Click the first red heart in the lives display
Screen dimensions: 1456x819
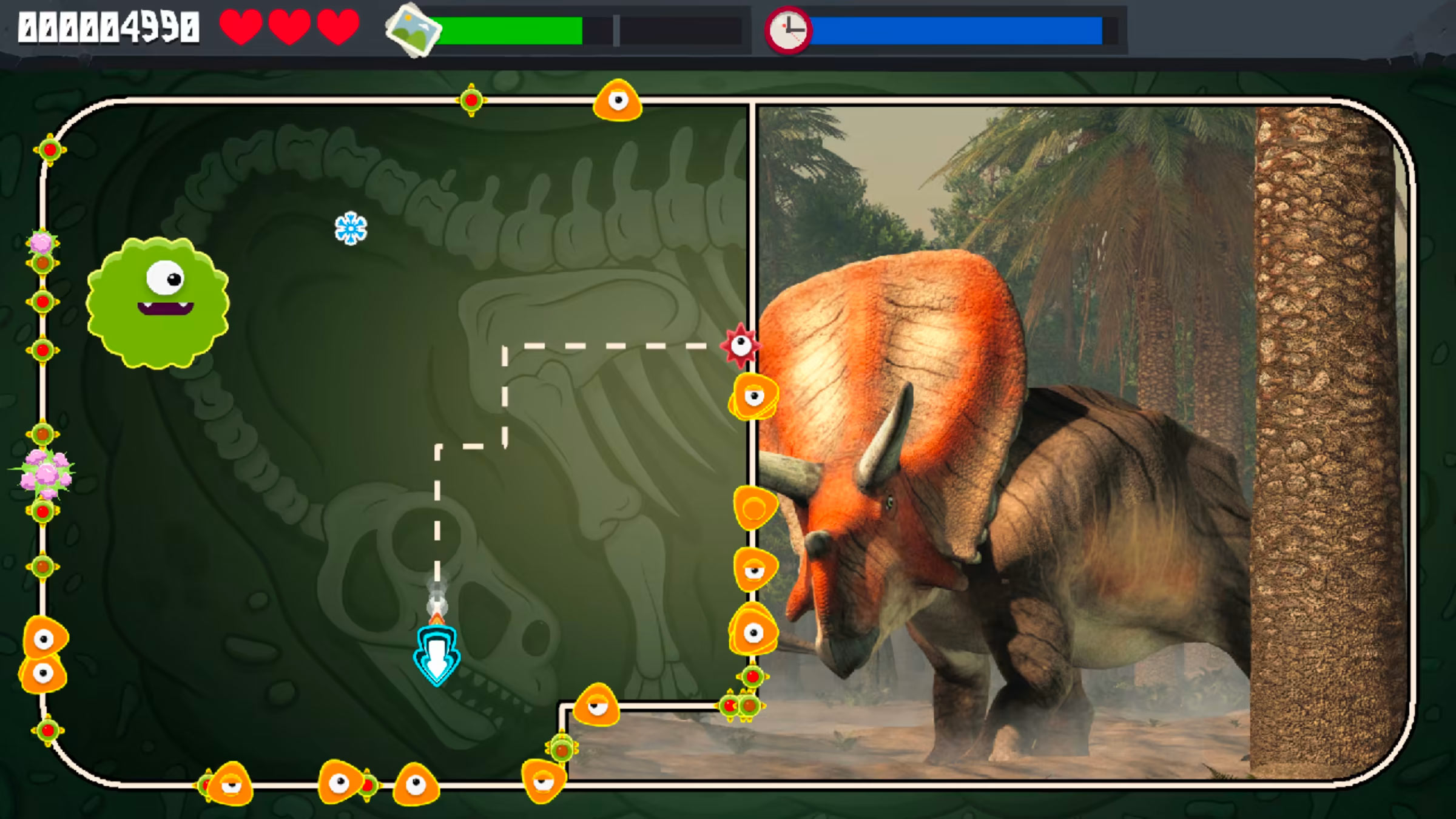[x=240, y=27]
